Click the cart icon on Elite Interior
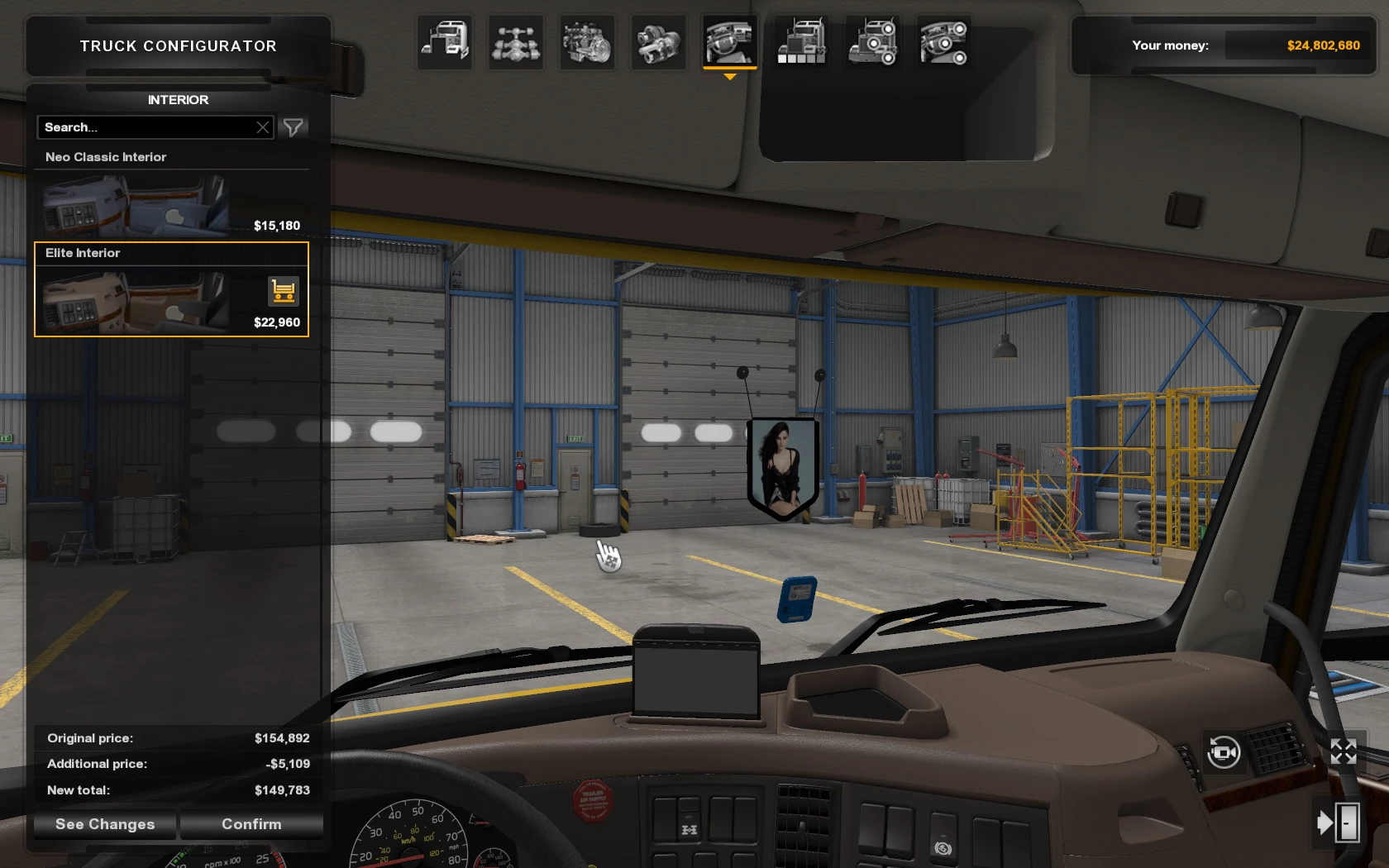1389x868 pixels. click(x=283, y=291)
